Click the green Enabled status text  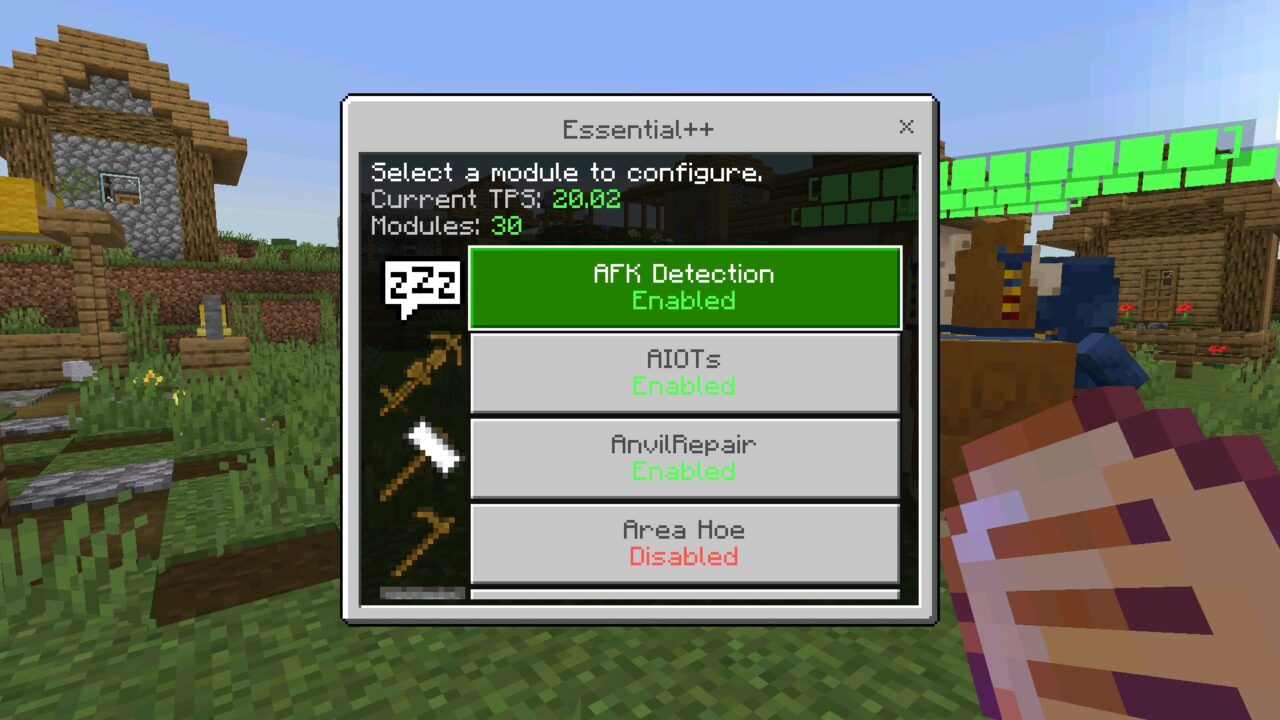[684, 301]
